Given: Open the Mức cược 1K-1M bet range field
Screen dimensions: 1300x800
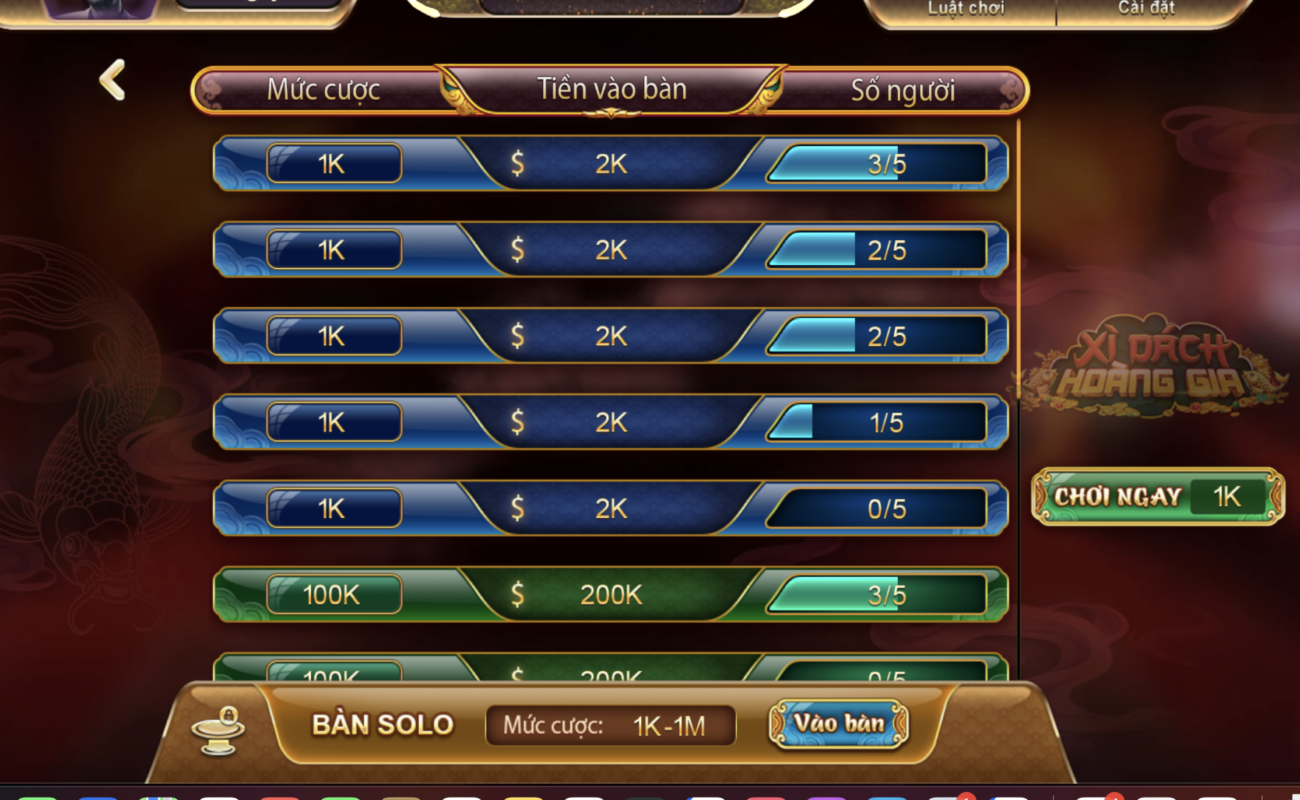Looking at the screenshot, I should point(610,726).
